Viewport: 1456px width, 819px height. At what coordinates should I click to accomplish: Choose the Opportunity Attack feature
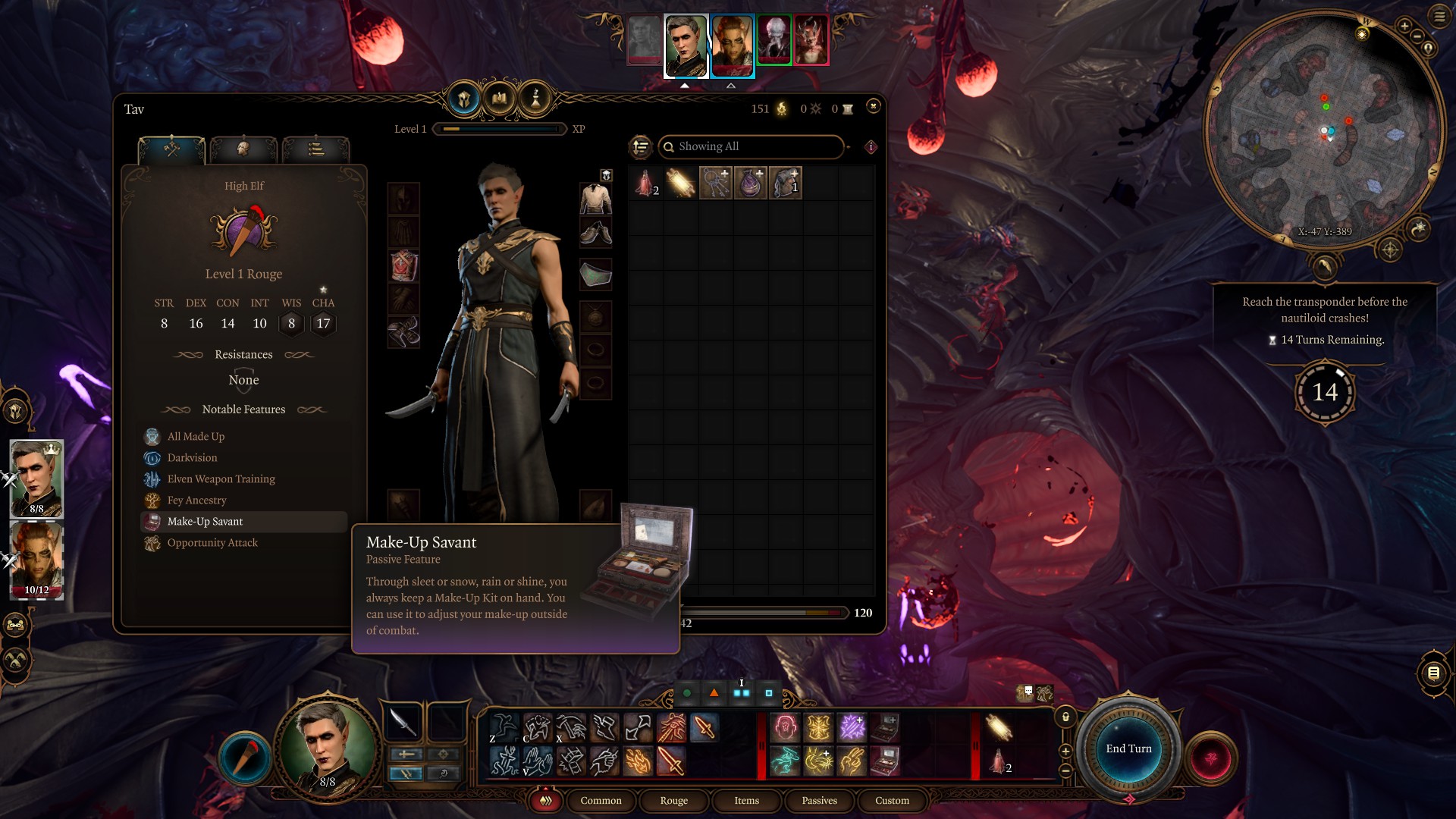click(x=212, y=542)
